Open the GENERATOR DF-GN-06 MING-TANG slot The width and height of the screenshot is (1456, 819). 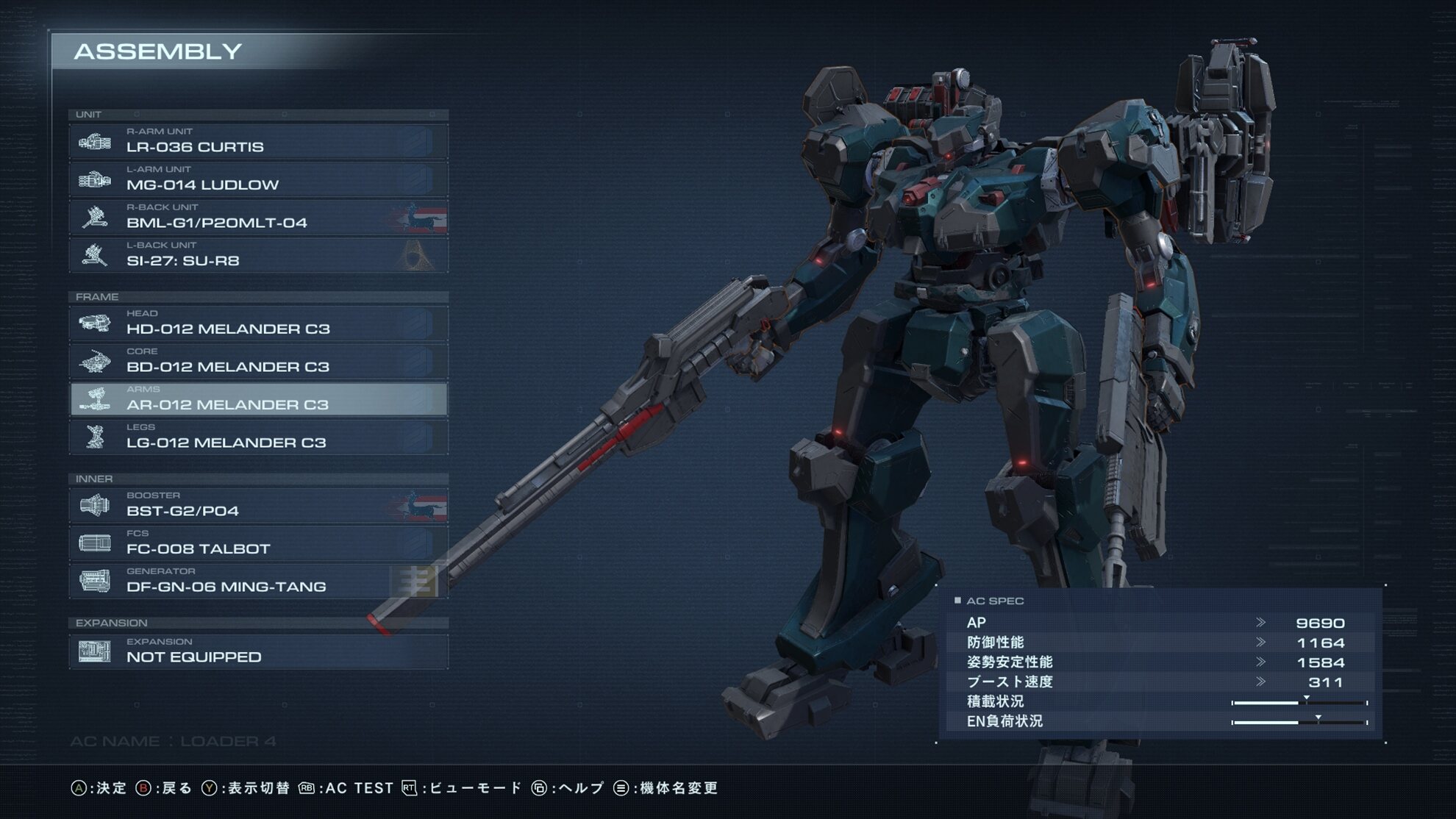tap(258, 582)
